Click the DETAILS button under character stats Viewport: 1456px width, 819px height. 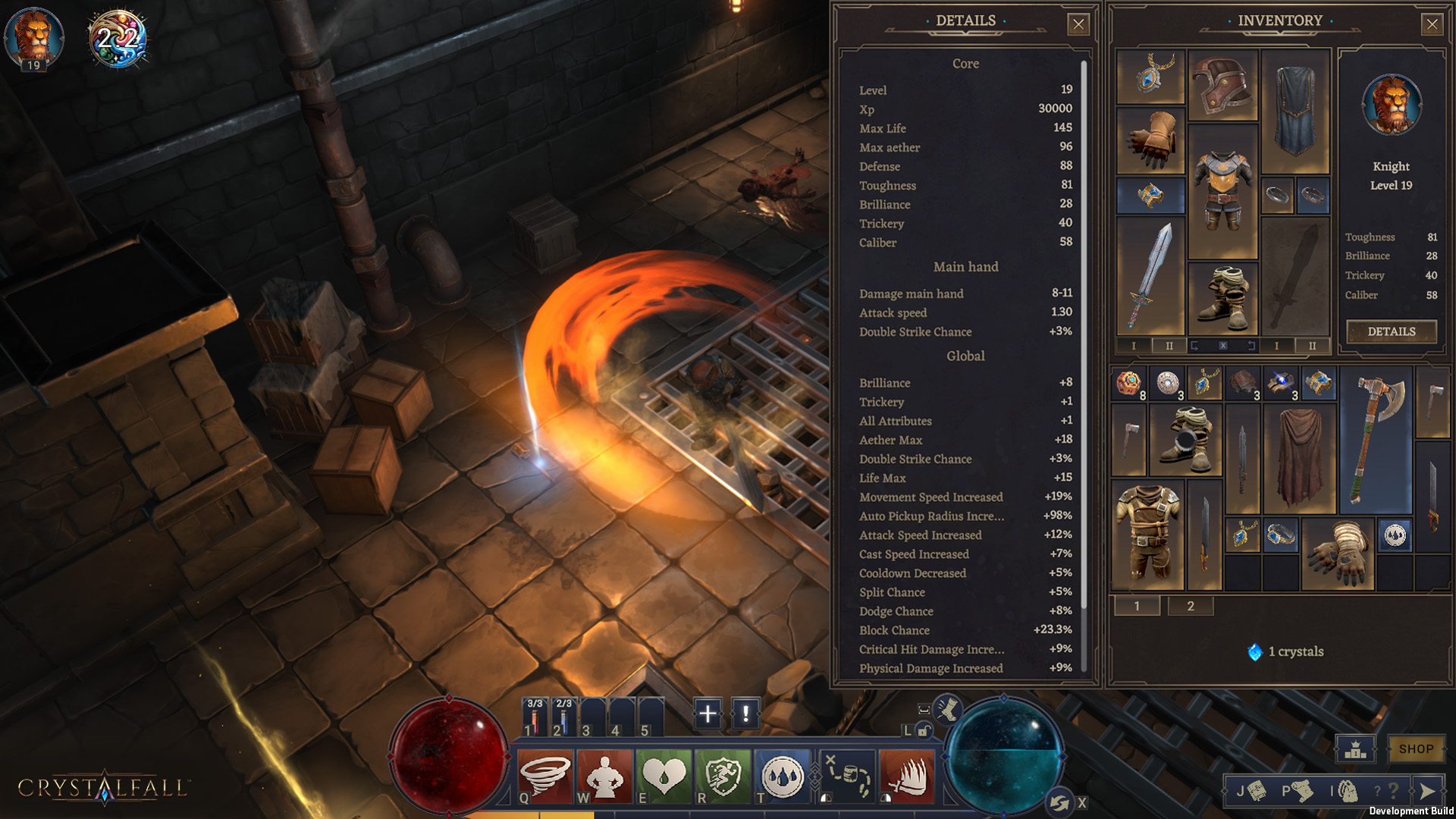1391,331
